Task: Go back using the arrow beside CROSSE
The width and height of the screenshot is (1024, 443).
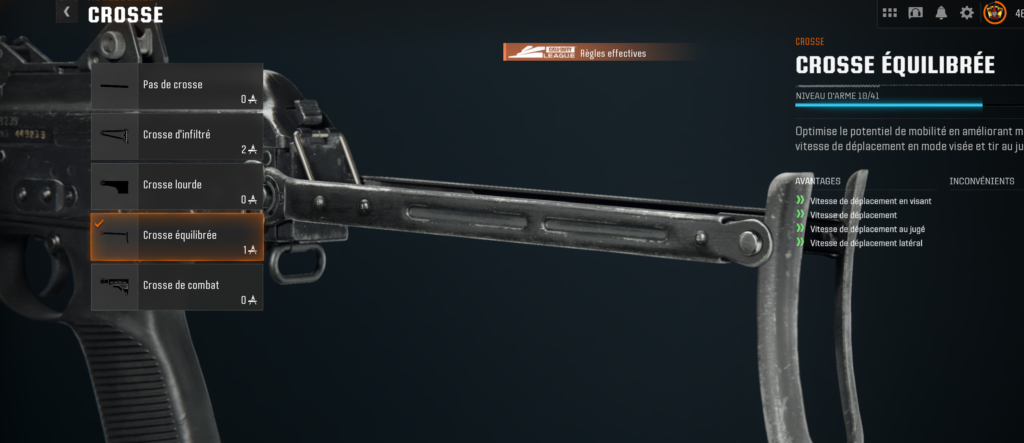Action: point(67,13)
